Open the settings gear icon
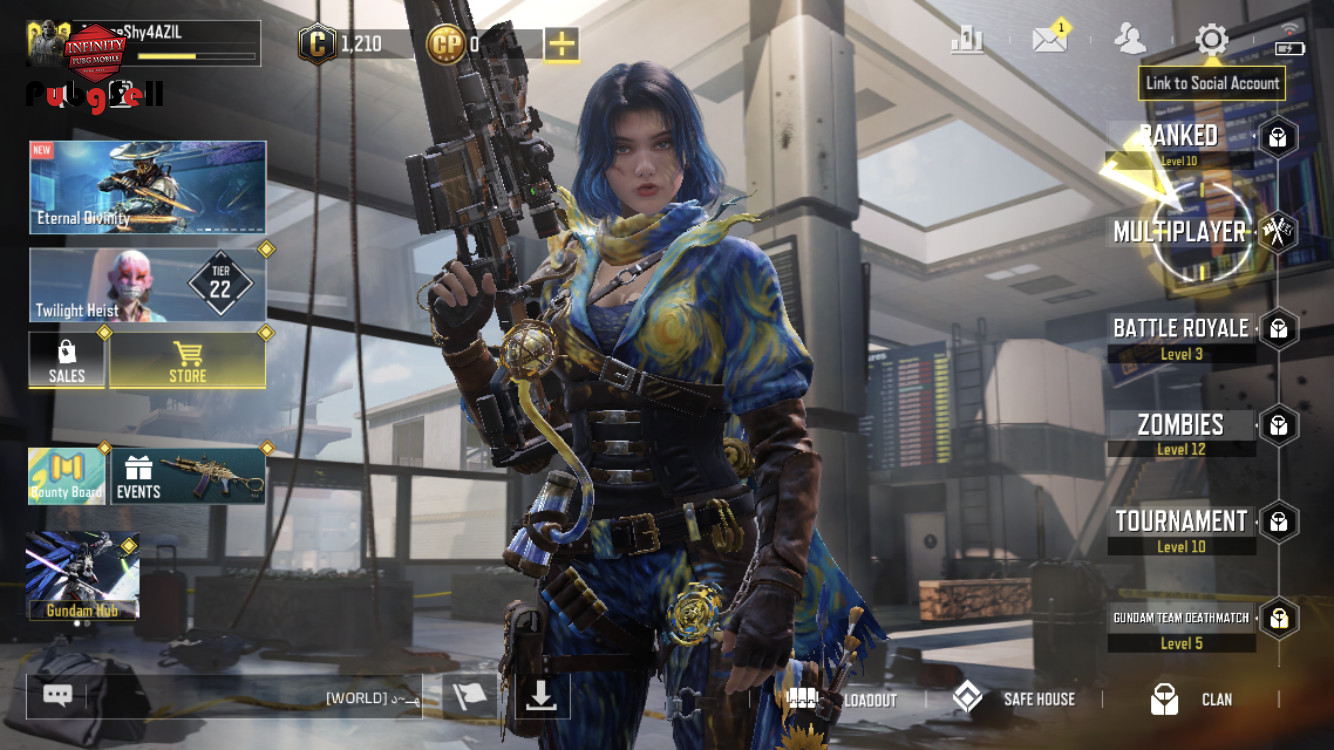The height and width of the screenshot is (750, 1334). point(1211,40)
